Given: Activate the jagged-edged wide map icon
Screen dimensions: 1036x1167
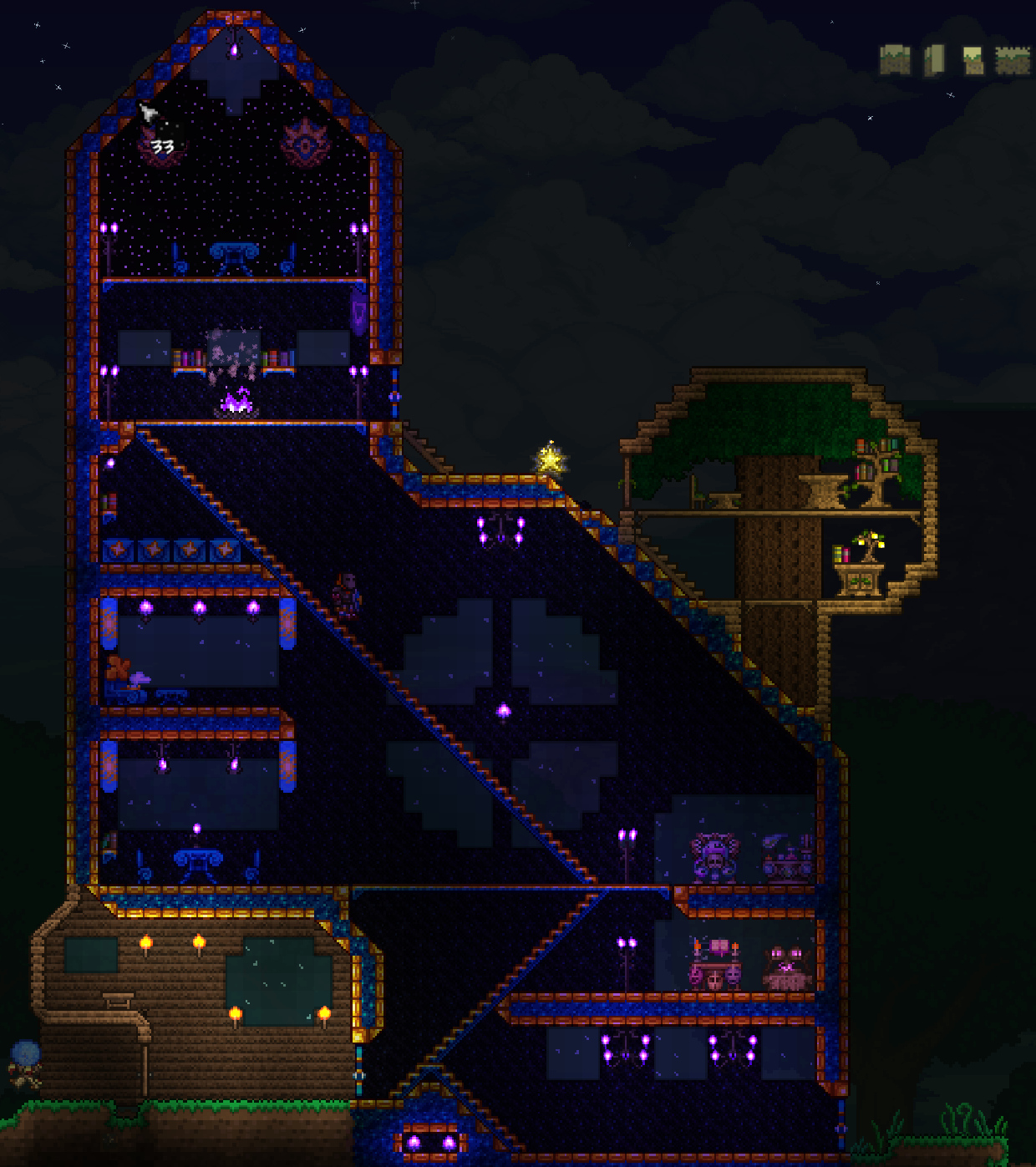Looking at the screenshot, I should (1013, 60).
